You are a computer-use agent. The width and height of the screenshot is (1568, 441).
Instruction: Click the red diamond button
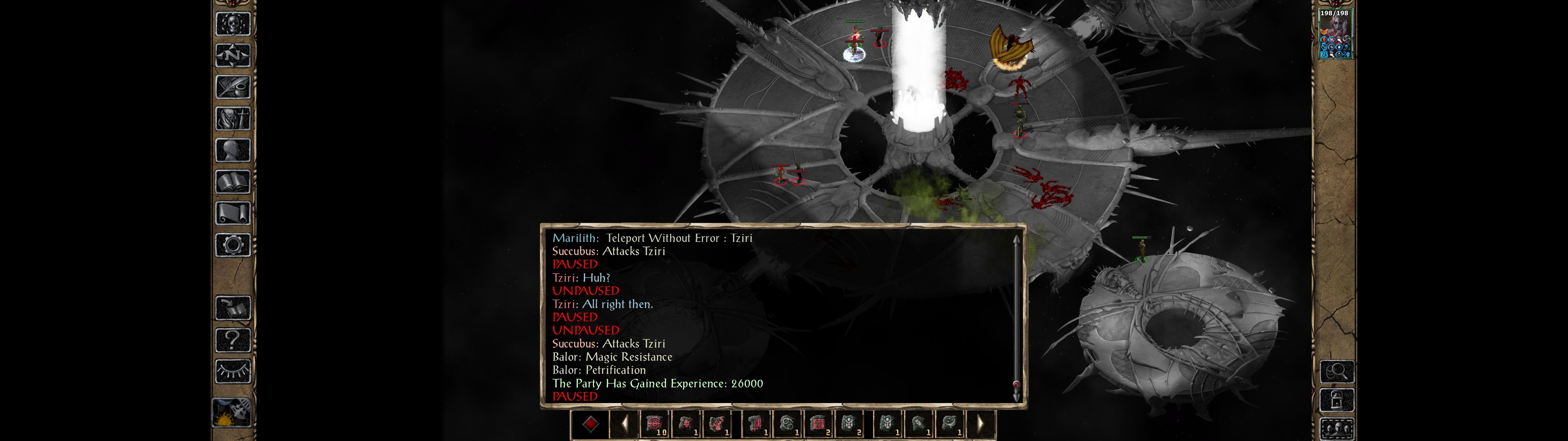pos(590,424)
